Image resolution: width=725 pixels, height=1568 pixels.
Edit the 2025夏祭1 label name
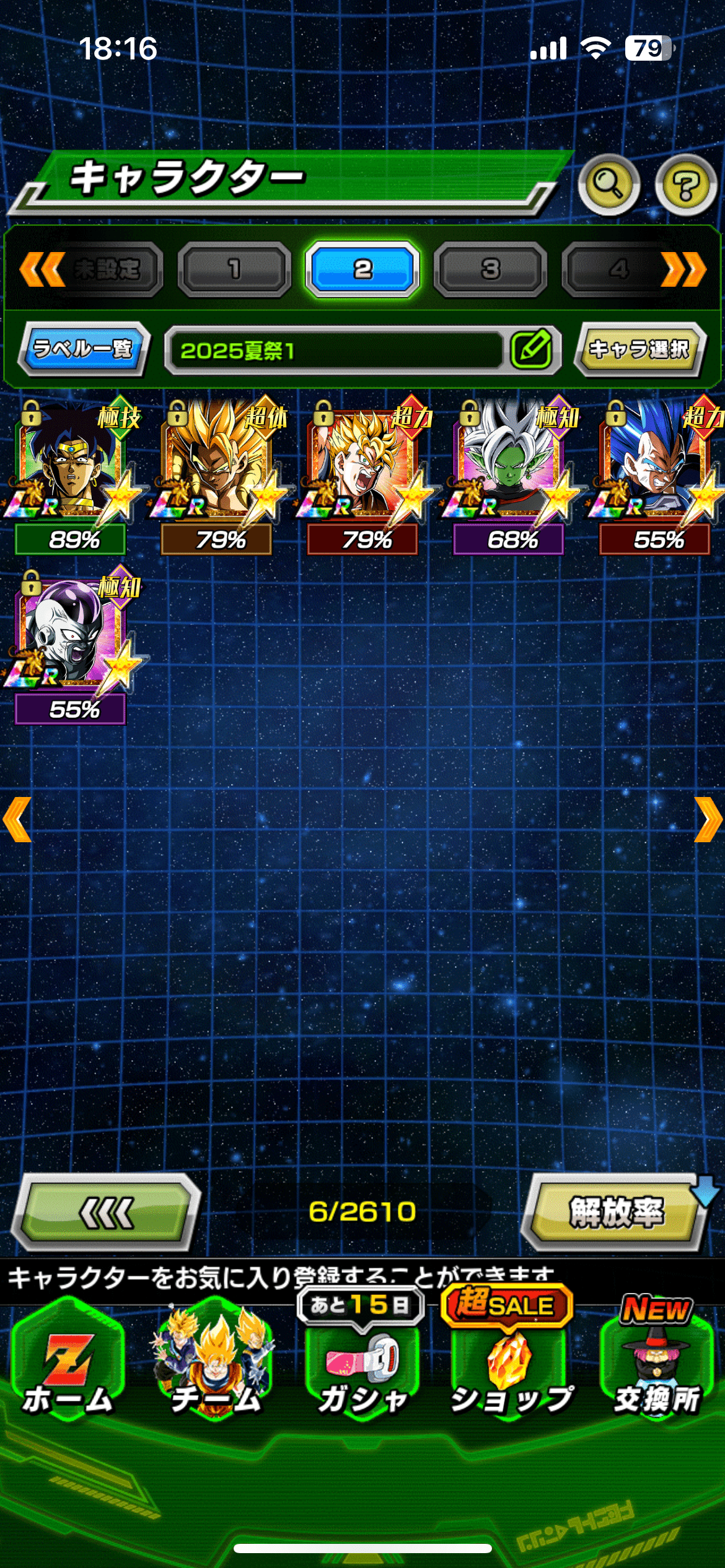coord(531,349)
